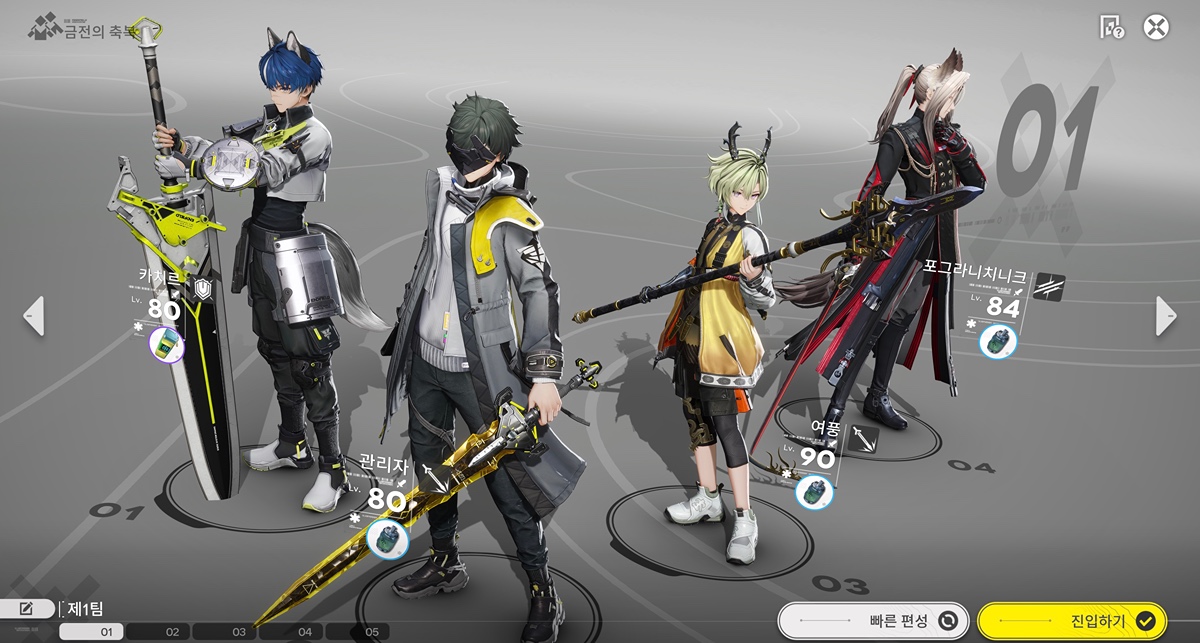1200x643 pixels.
Task: Open the door-with-question-mark help icon
Action: [1111, 27]
